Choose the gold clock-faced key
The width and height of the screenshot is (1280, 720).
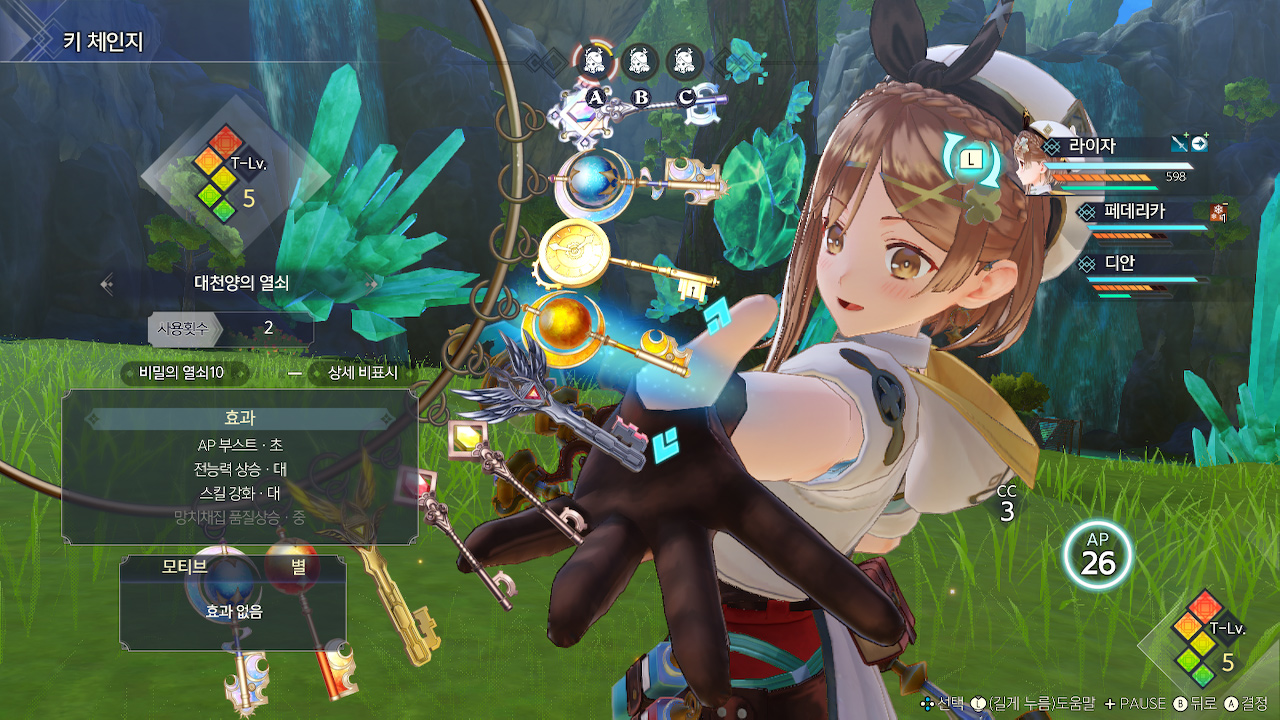tap(574, 250)
